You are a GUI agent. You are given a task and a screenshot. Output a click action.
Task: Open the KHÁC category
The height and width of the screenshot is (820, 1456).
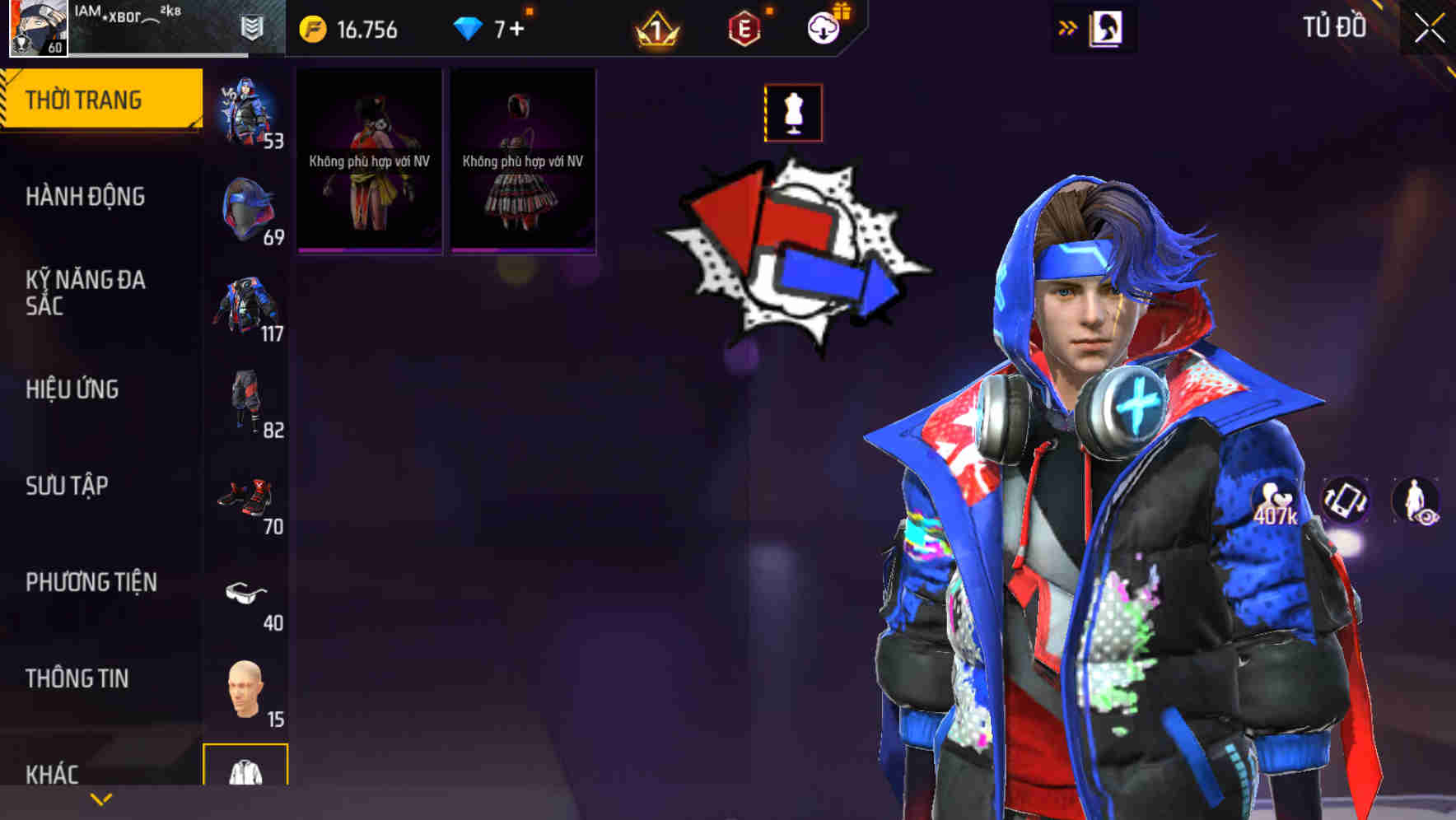[54, 774]
